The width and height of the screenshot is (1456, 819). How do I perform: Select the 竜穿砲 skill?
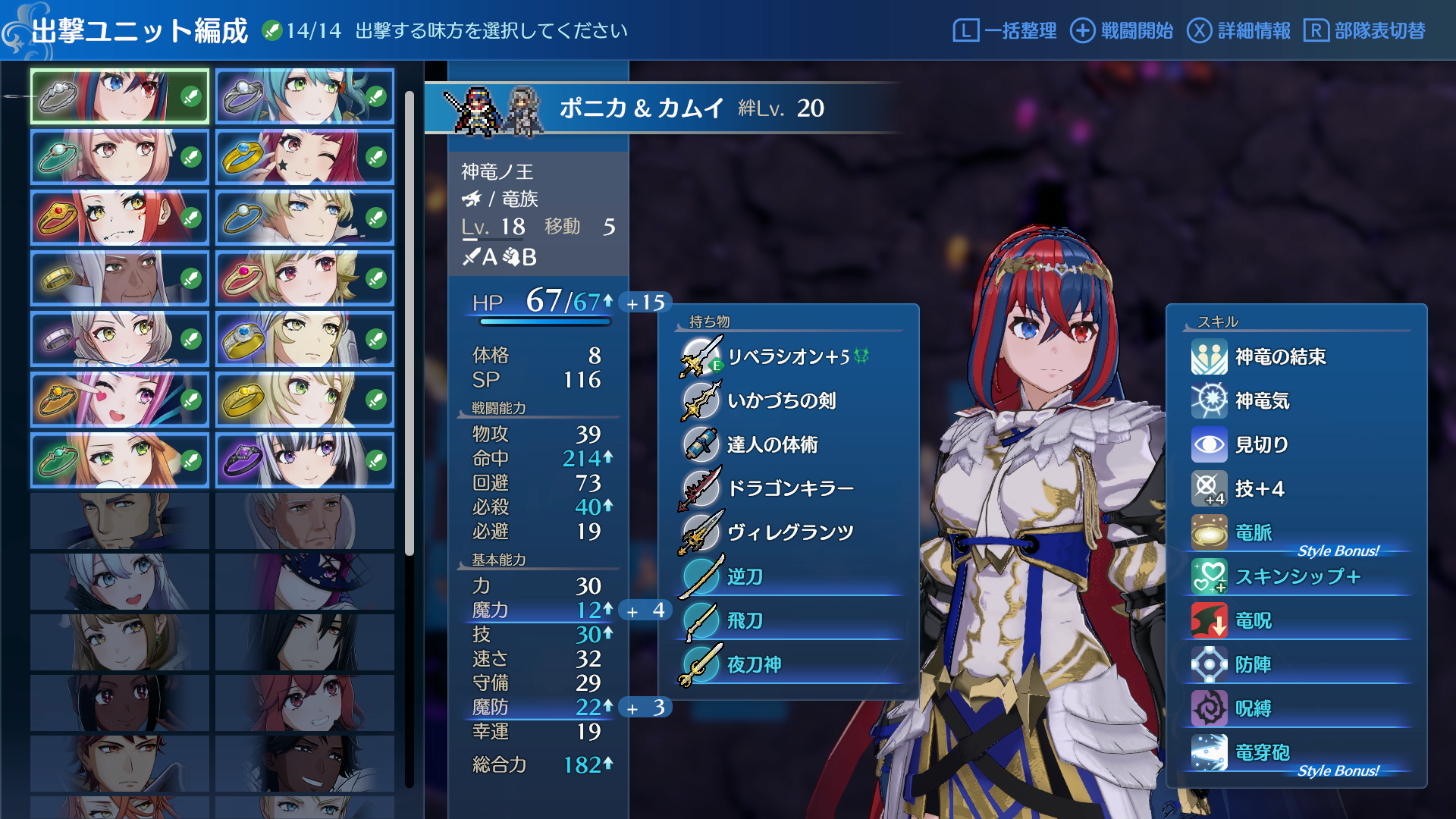click(1262, 752)
